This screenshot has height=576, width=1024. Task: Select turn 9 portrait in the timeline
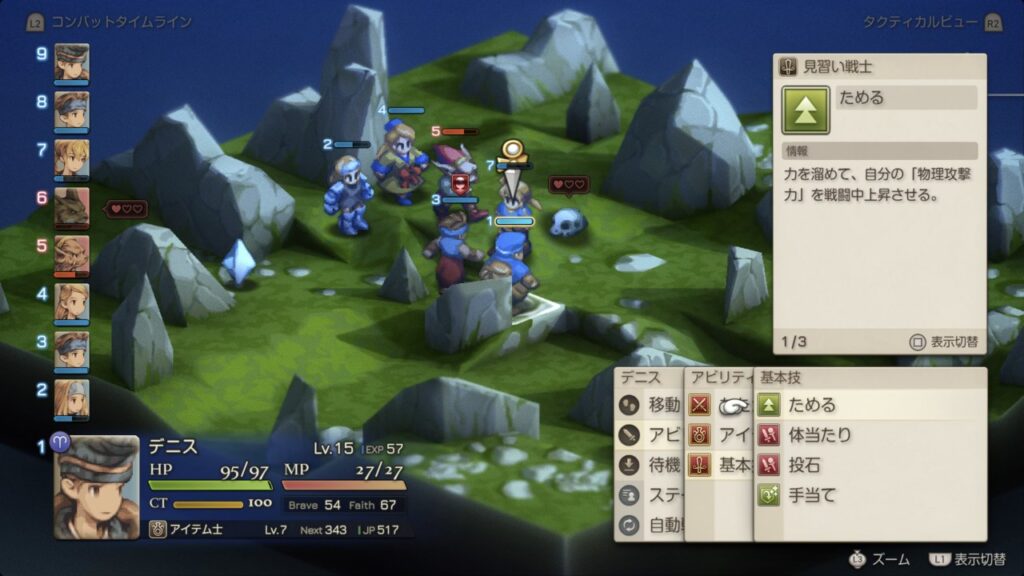[72, 62]
